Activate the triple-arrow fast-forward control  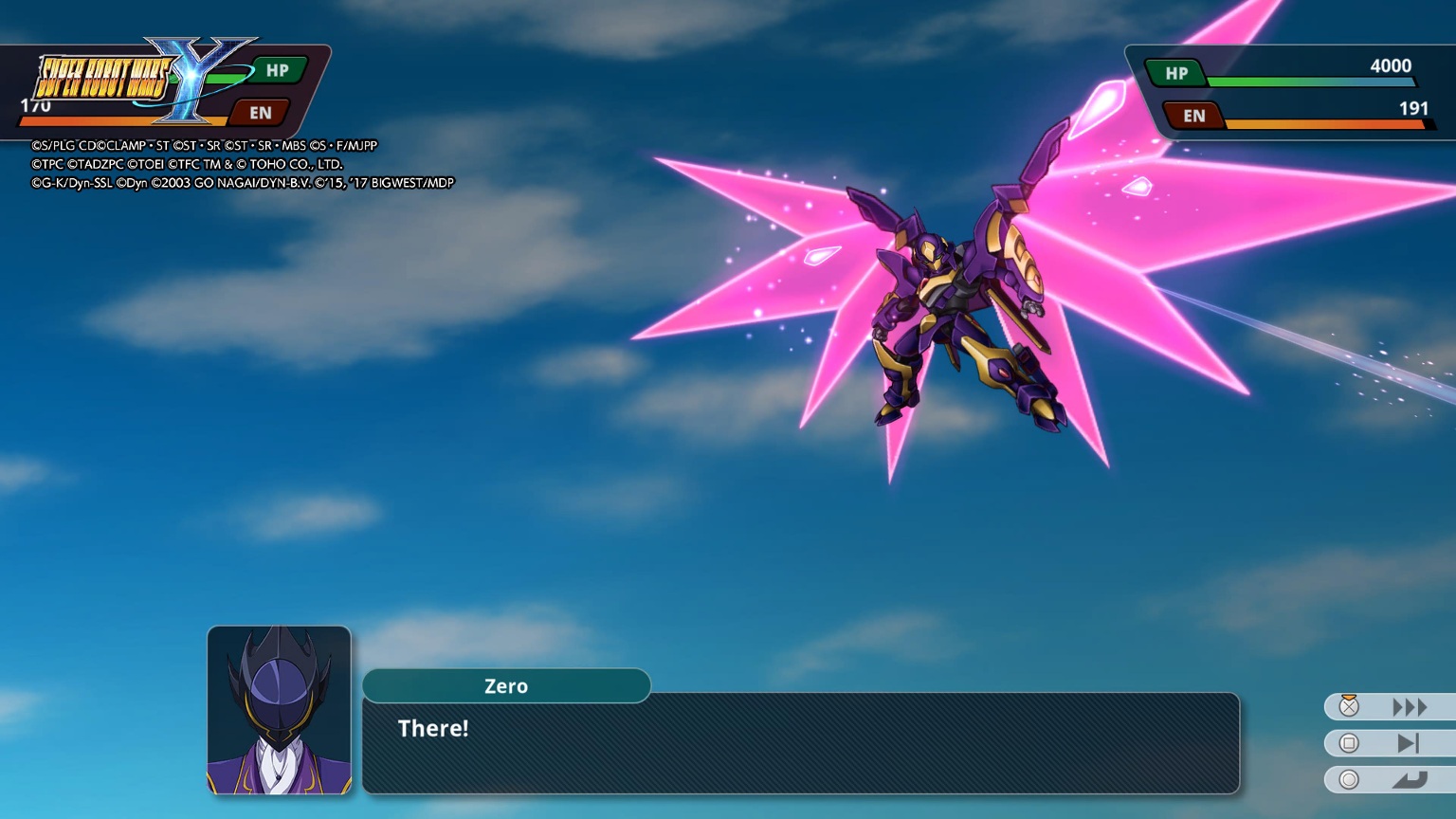(x=1409, y=707)
